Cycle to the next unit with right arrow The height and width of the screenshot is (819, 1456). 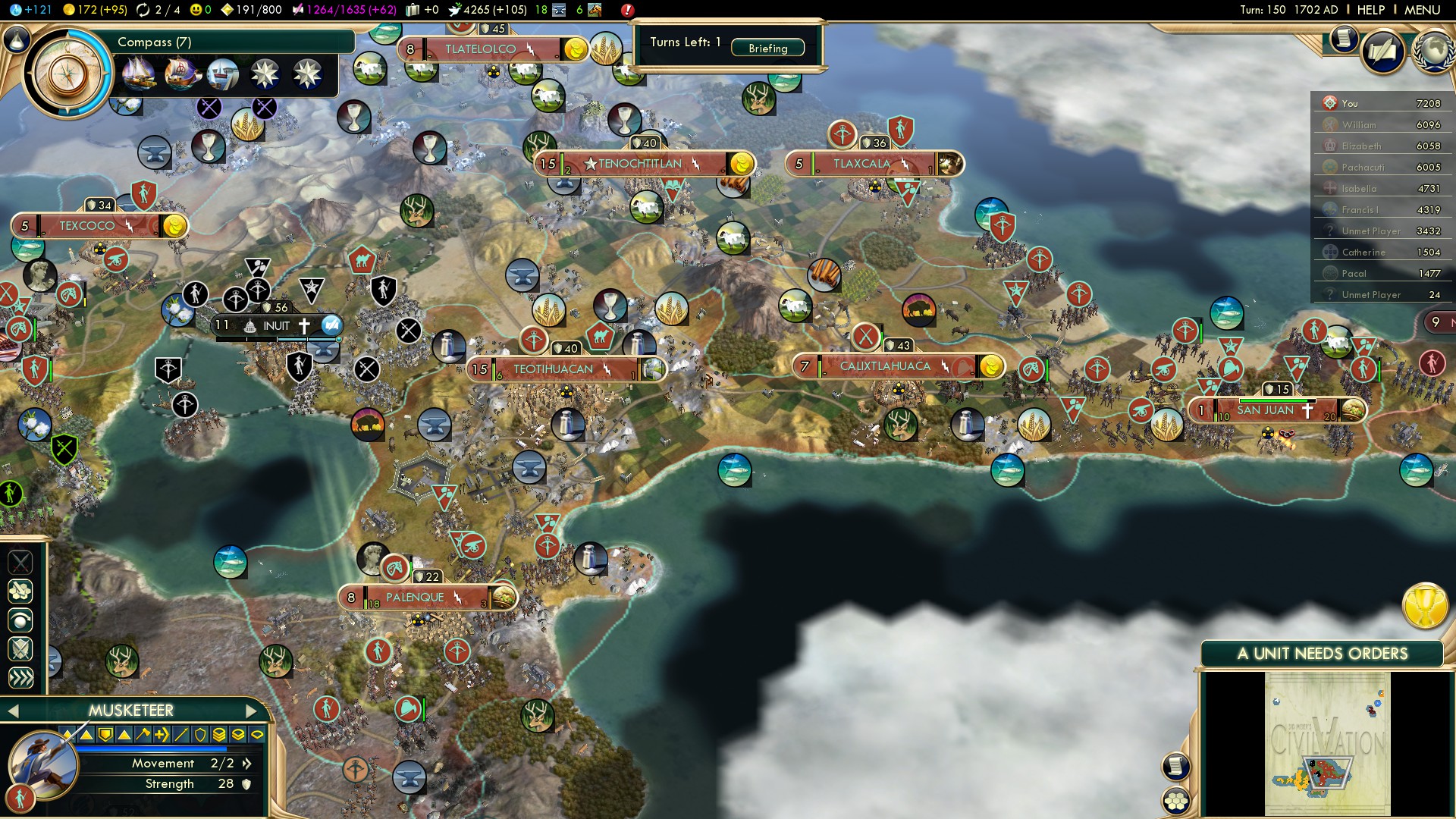point(252,711)
